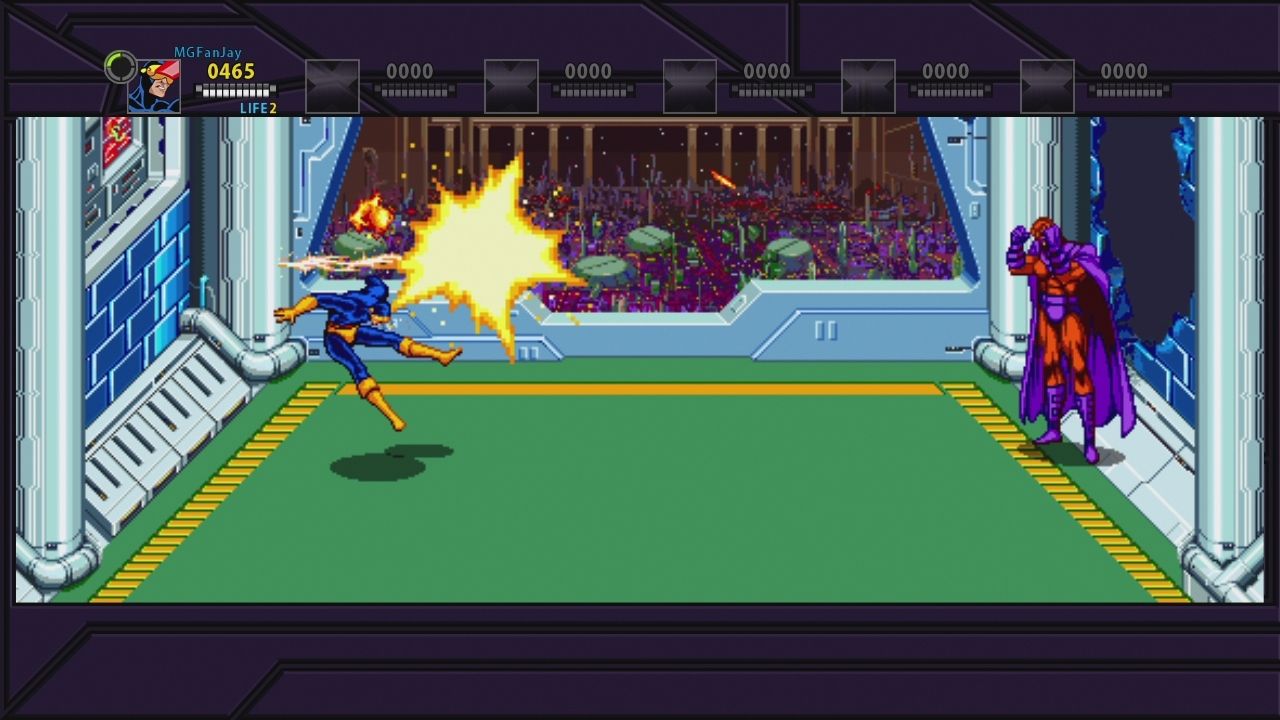Click the fourth empty X player slot icon
Screen dimensions: 1280x720
868,85
